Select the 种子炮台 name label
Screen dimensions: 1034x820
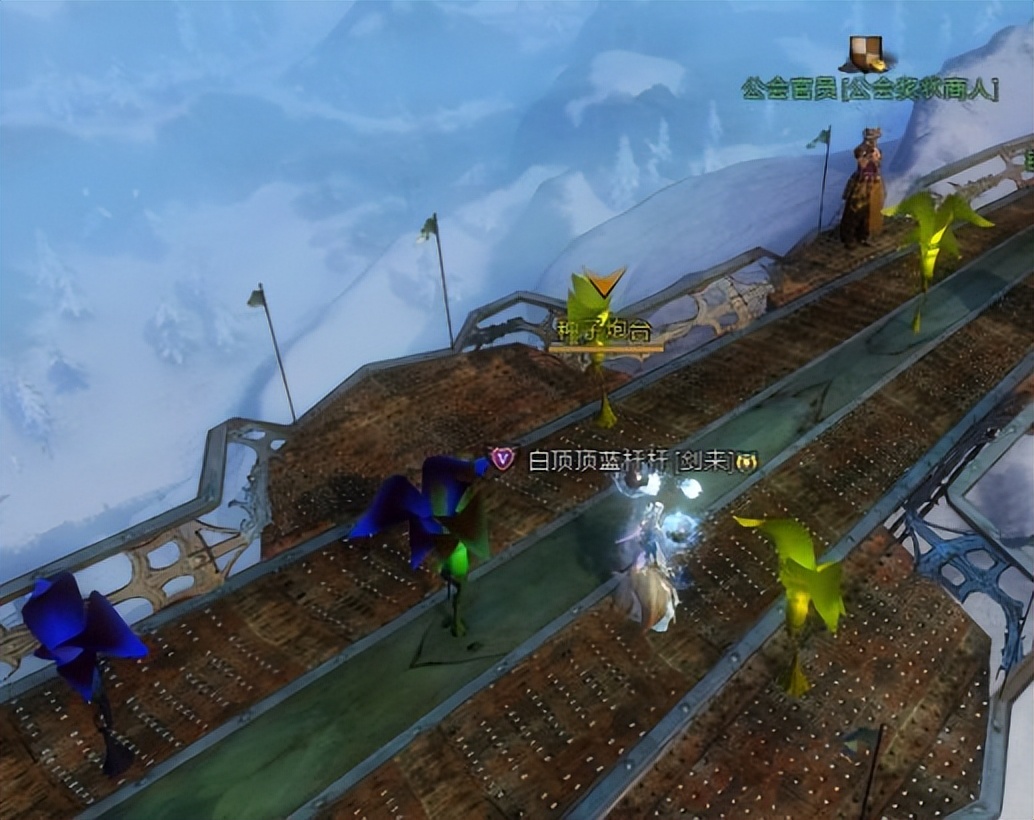[604, 329]
